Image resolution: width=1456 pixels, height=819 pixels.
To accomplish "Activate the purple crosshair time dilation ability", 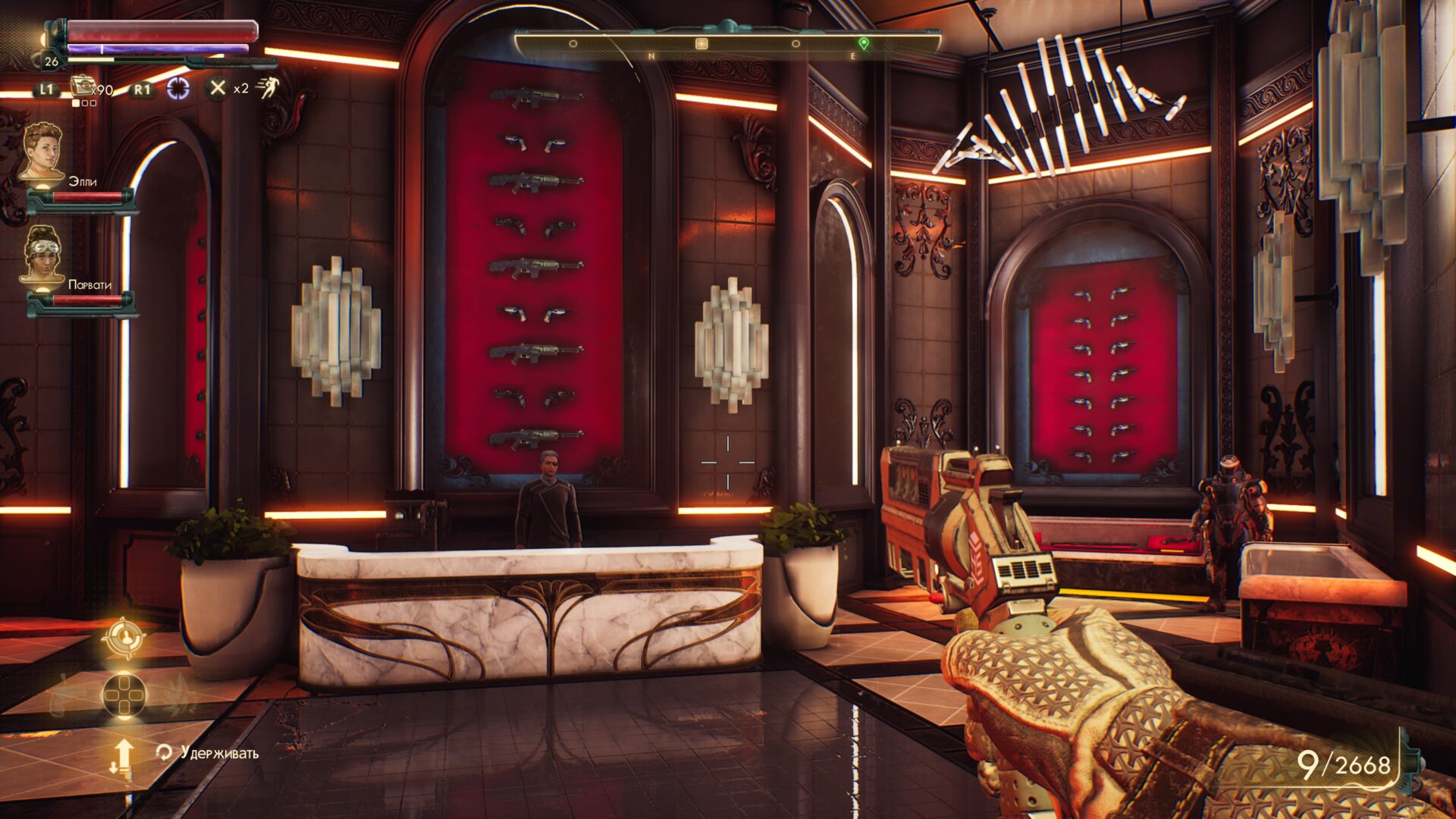I will tap(178, 88).
